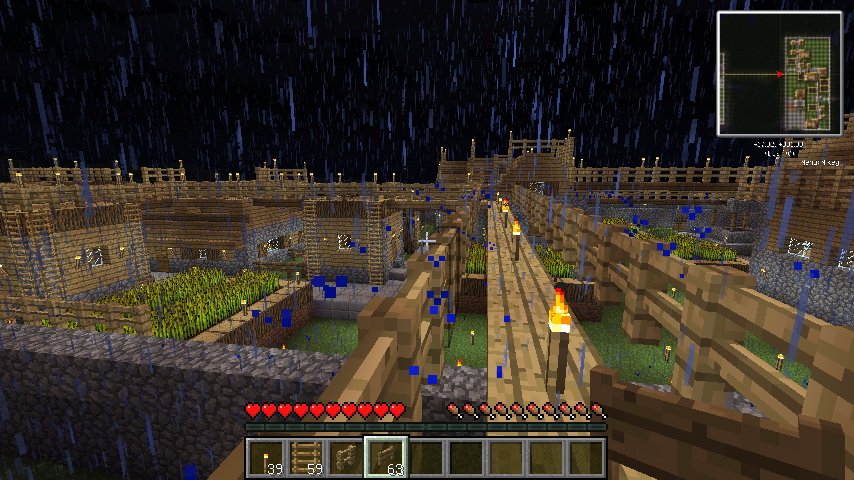Select the fence stack of 63
Viewport: 854px width, 480px height.
386,458
